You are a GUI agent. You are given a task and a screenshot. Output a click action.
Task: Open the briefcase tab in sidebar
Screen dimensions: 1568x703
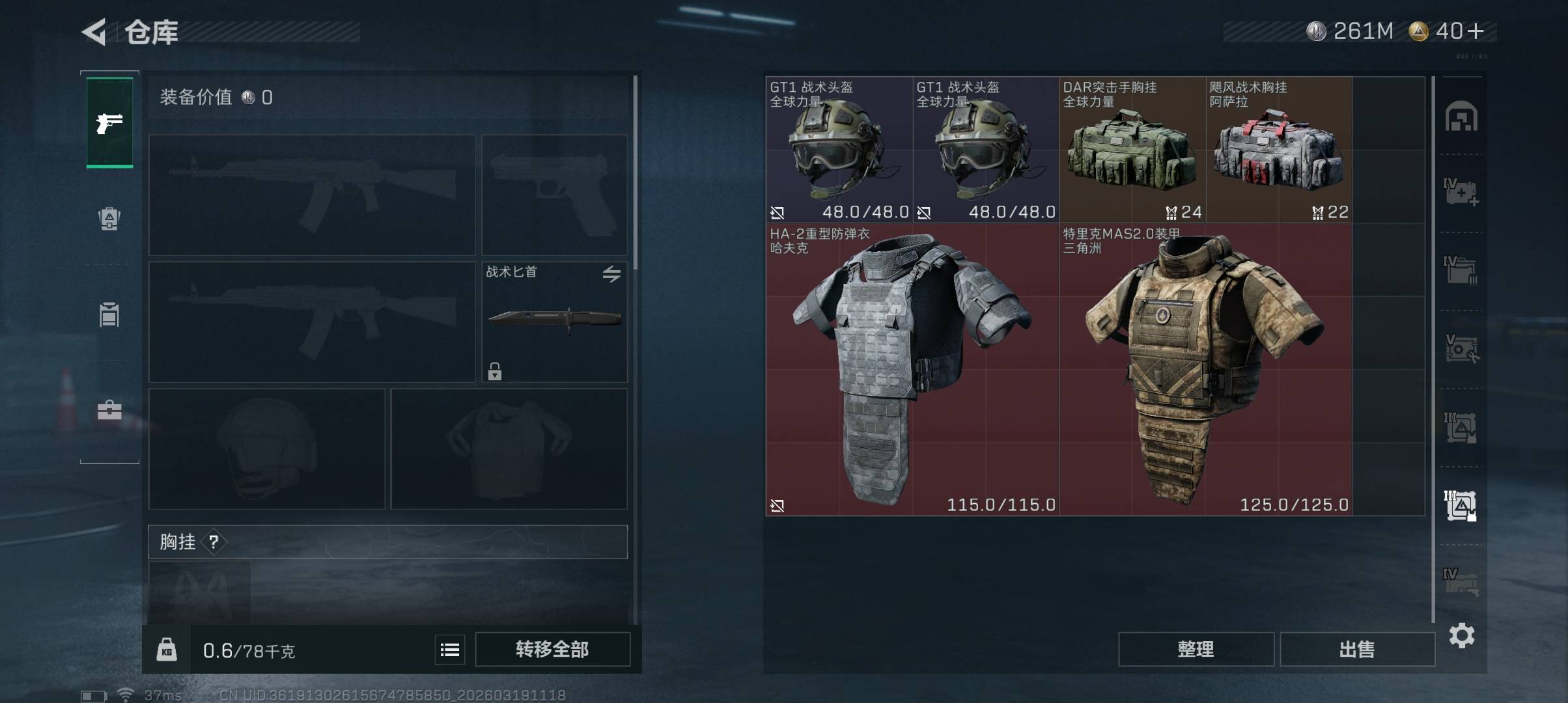coord(109,410)
